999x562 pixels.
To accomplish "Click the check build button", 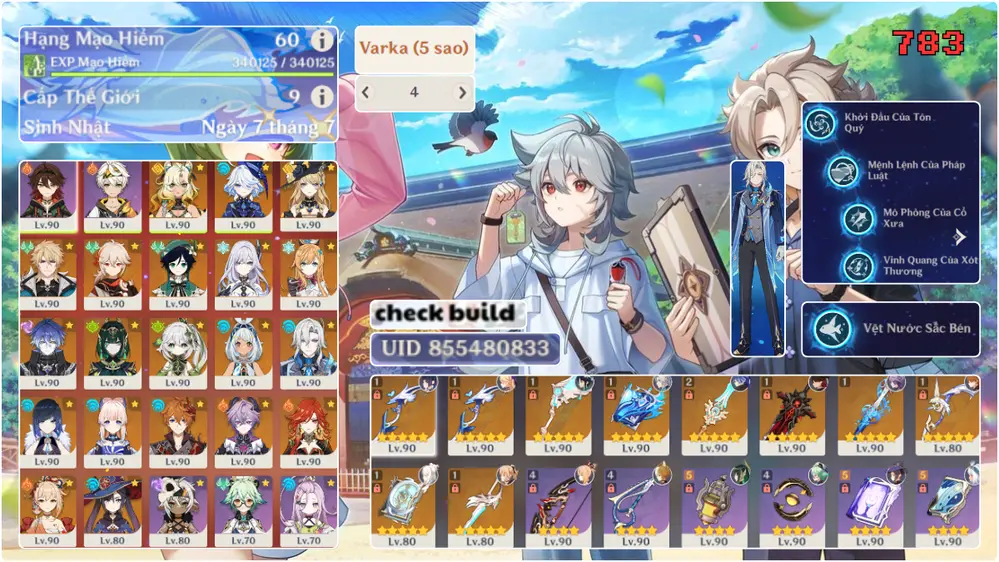I will [x=445, y=313].
